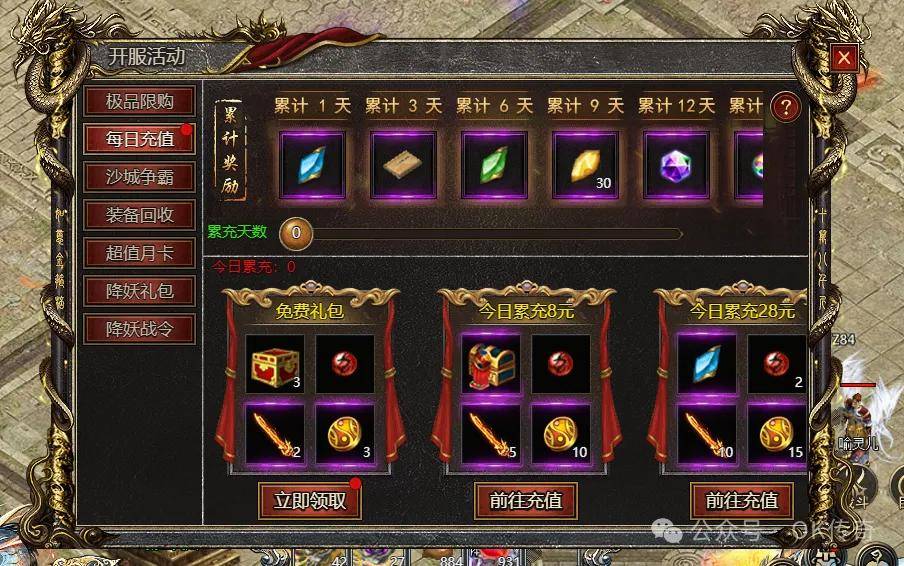The height and width of the screenshot is (566, 904).
Task: Click 前往充值 under 今日累充28元
Action: [x=742, y=500]
